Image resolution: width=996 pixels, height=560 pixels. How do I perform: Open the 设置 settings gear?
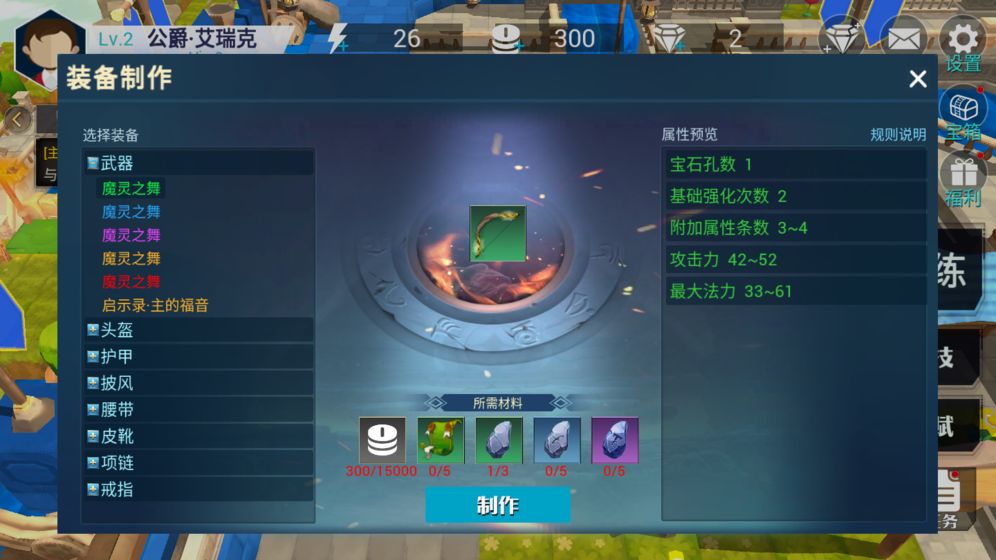(962, 40)
